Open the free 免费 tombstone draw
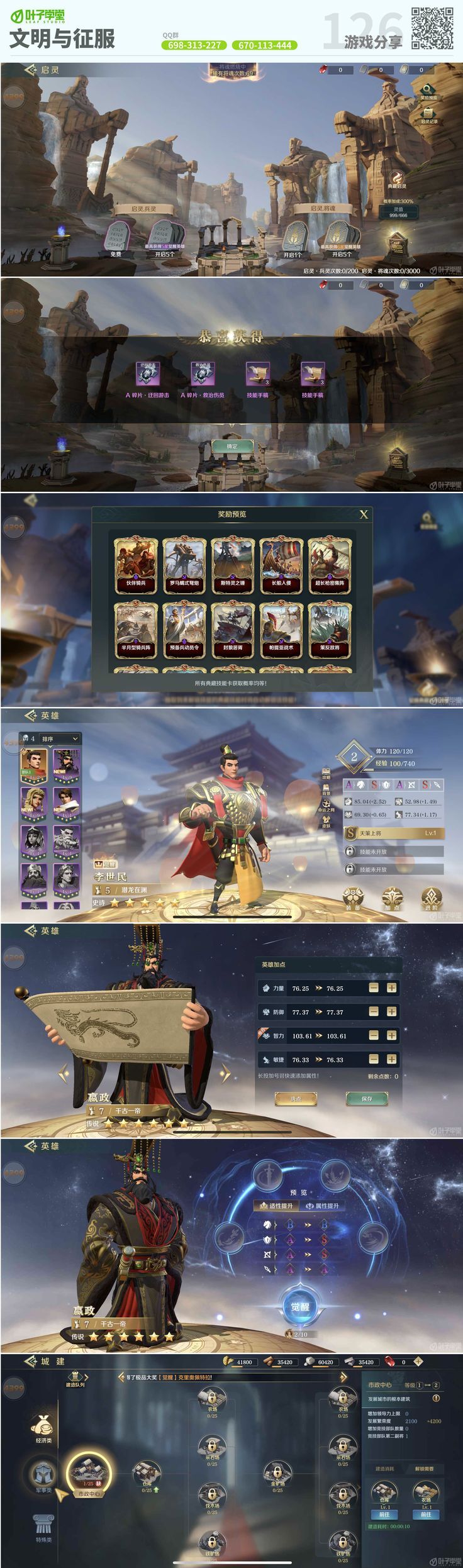463x1568 pixels. click(x=116, y=238)
